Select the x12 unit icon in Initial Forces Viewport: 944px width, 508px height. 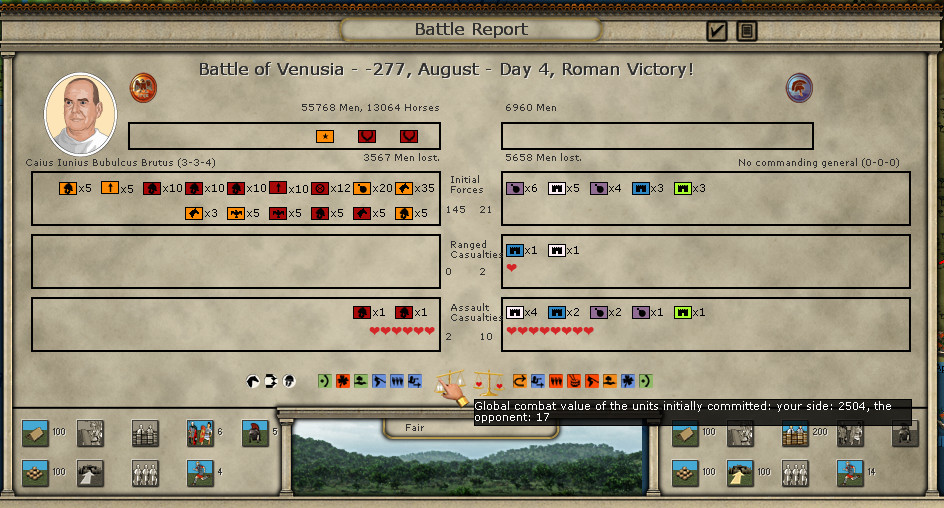(x=320, y=188)
